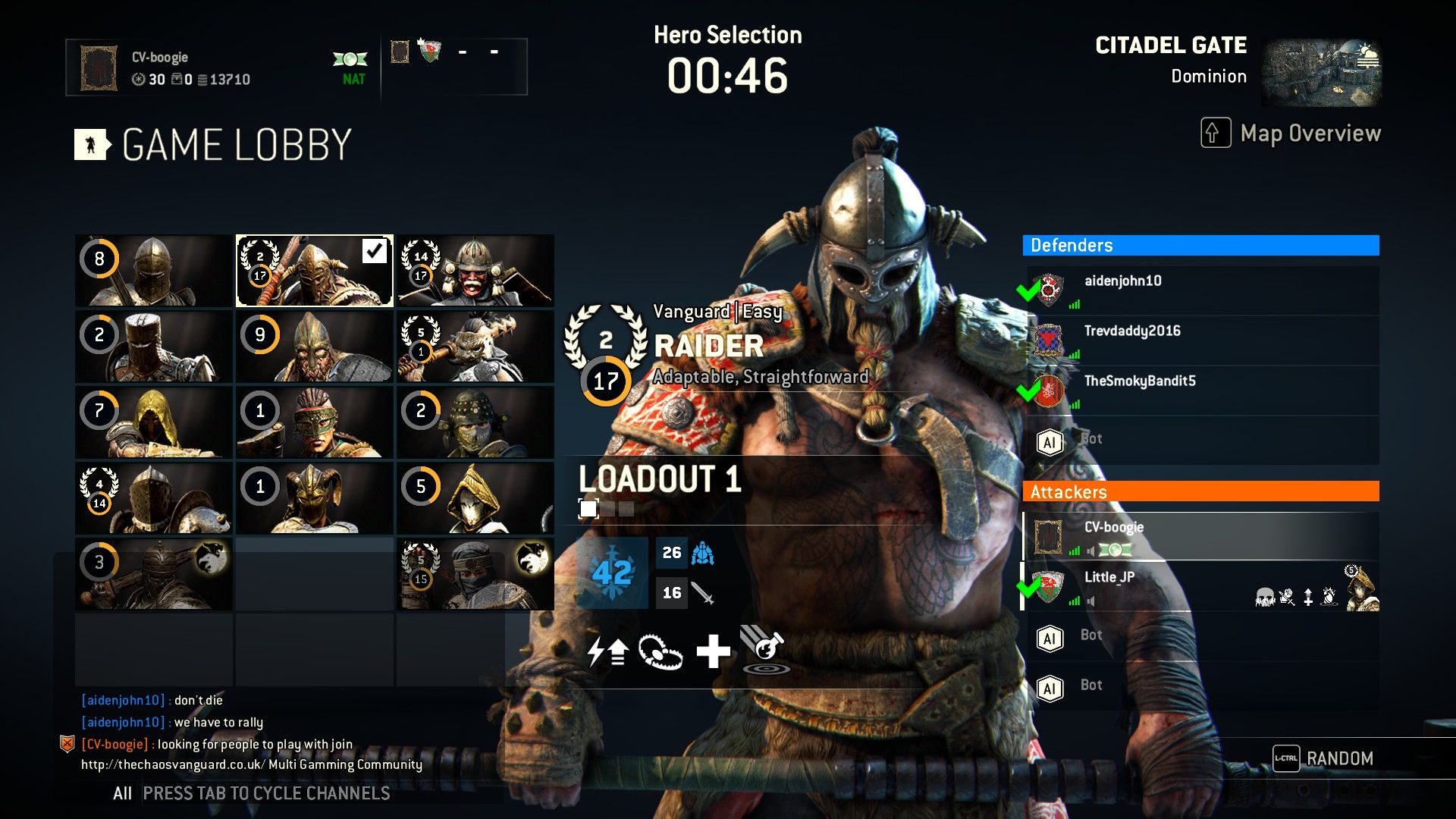Pick the Kensei samurai hero tile
Image resolution: width=1456 pixels, height=819 pixels.
(475, 271)
